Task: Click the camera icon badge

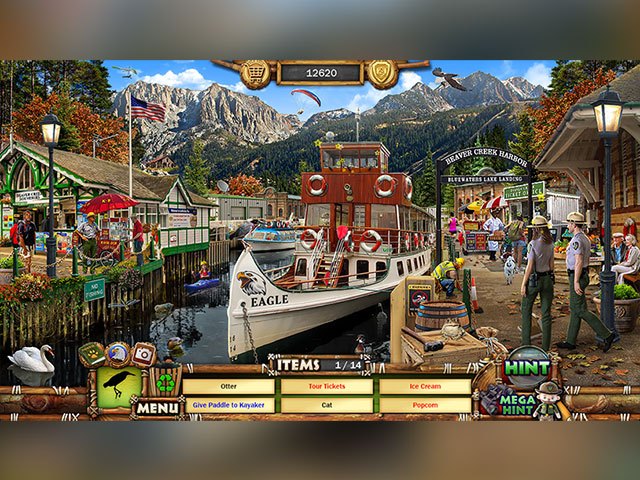Action: click(144, 353)
